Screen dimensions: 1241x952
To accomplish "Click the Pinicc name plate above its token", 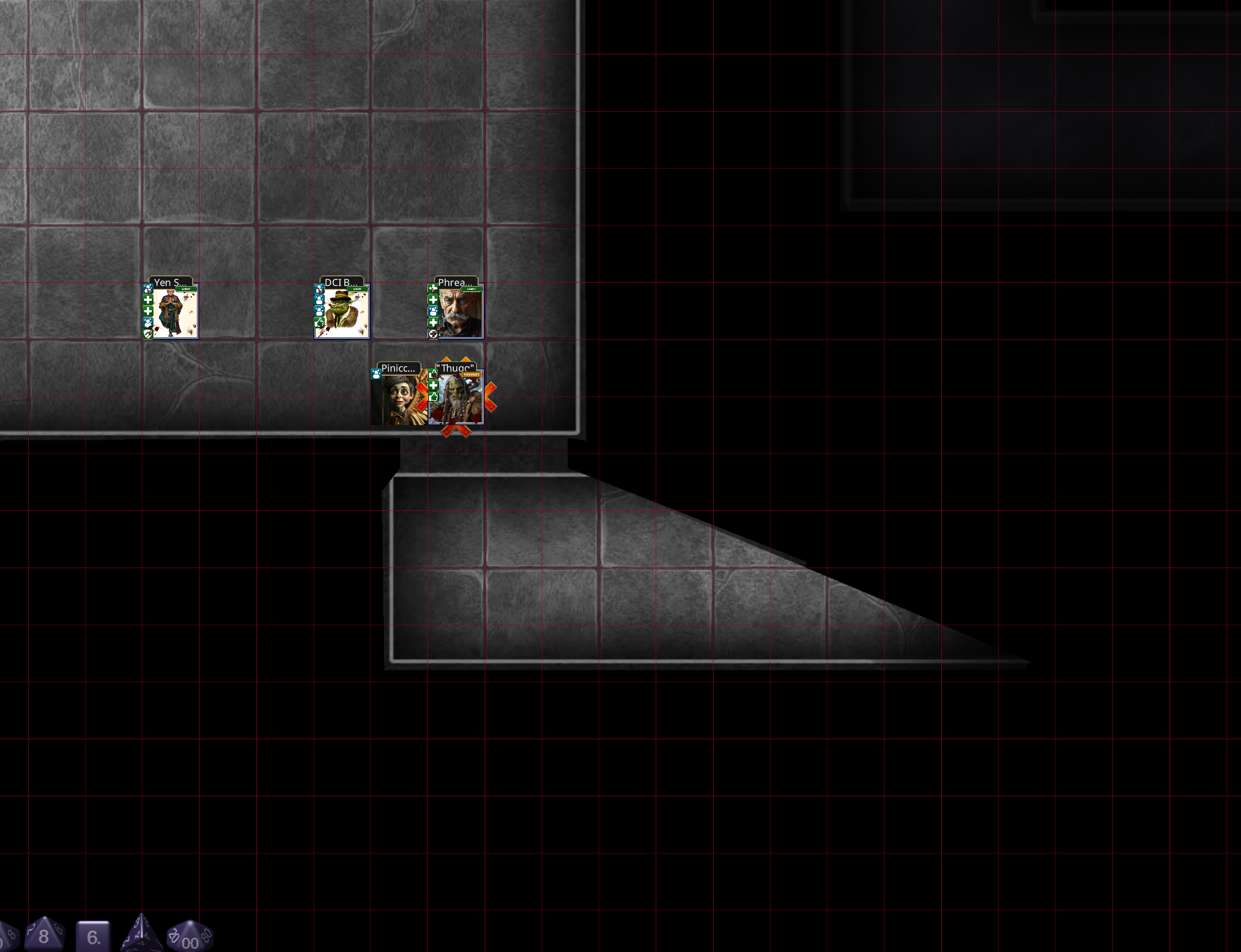I will point(399,368).
